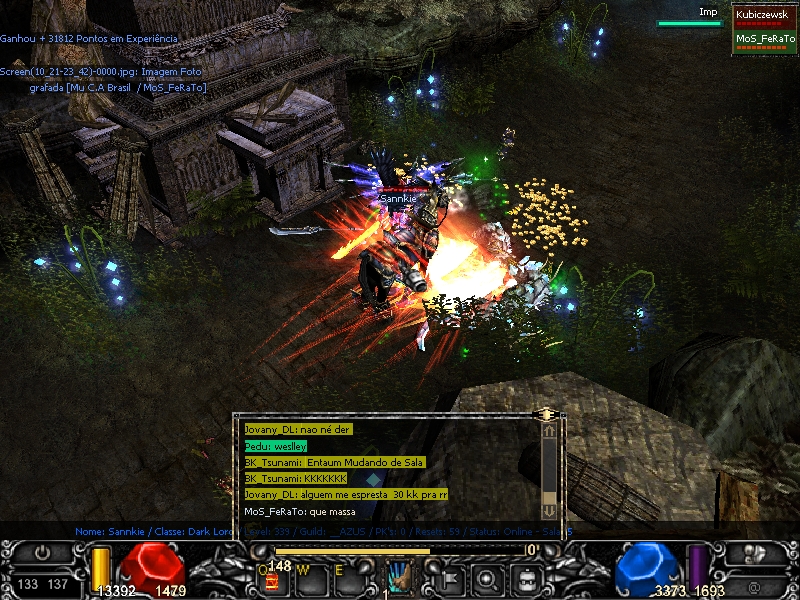Image resolution: width=800 pixels, height=600 pixels.
Task: Open the magnifier icon button
Action: click(x=486, y=577)
